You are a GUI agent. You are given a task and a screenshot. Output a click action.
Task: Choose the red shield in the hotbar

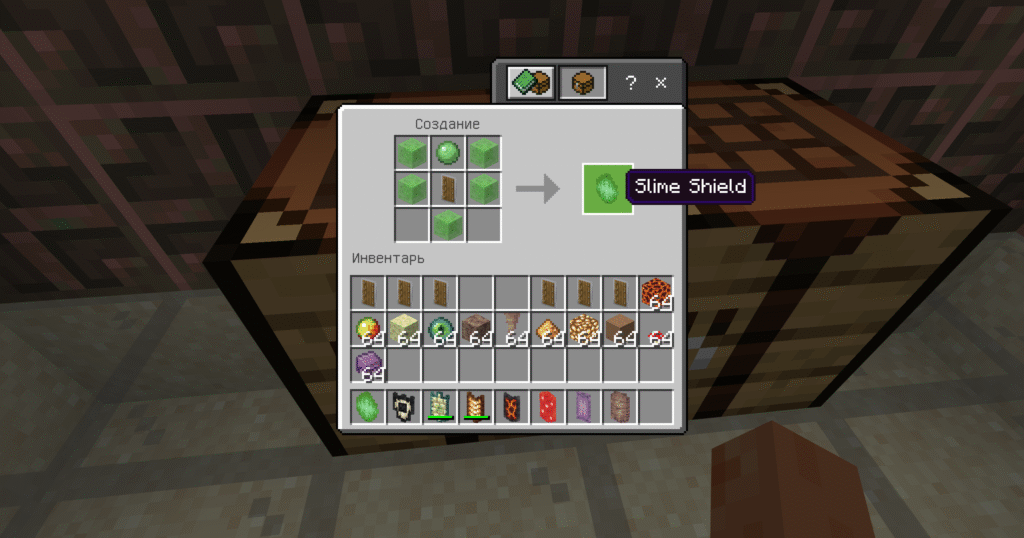548,407
